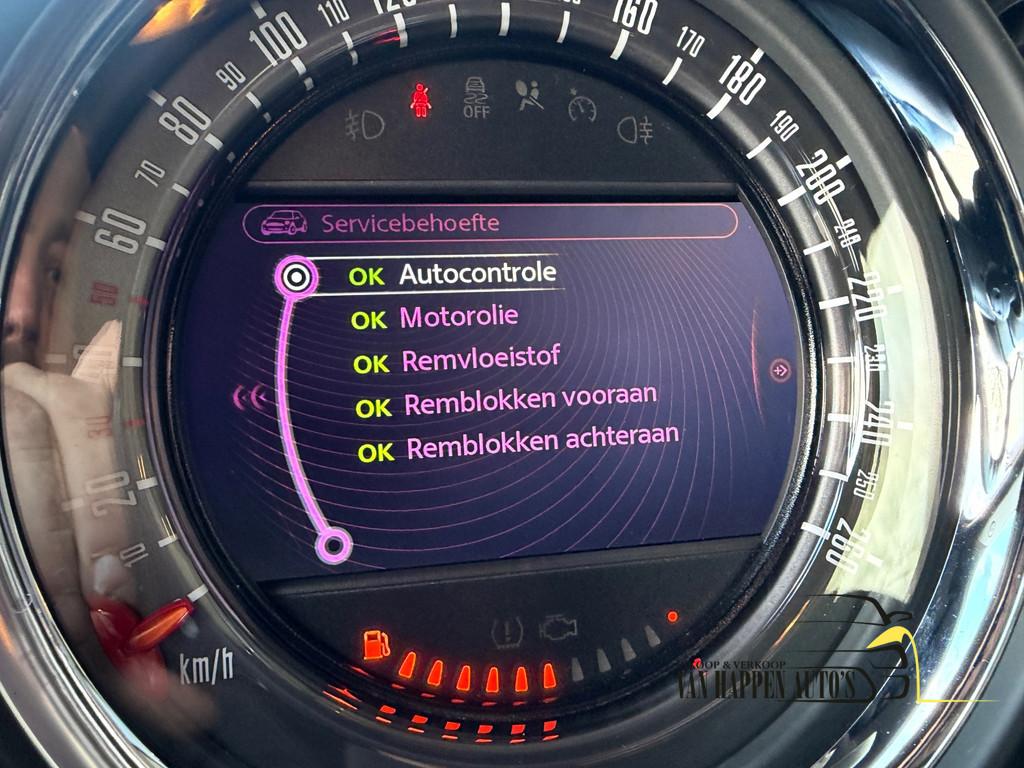Click the small right arrow icon
This screenshot has height=768, width=1024.
coord(780,371)
